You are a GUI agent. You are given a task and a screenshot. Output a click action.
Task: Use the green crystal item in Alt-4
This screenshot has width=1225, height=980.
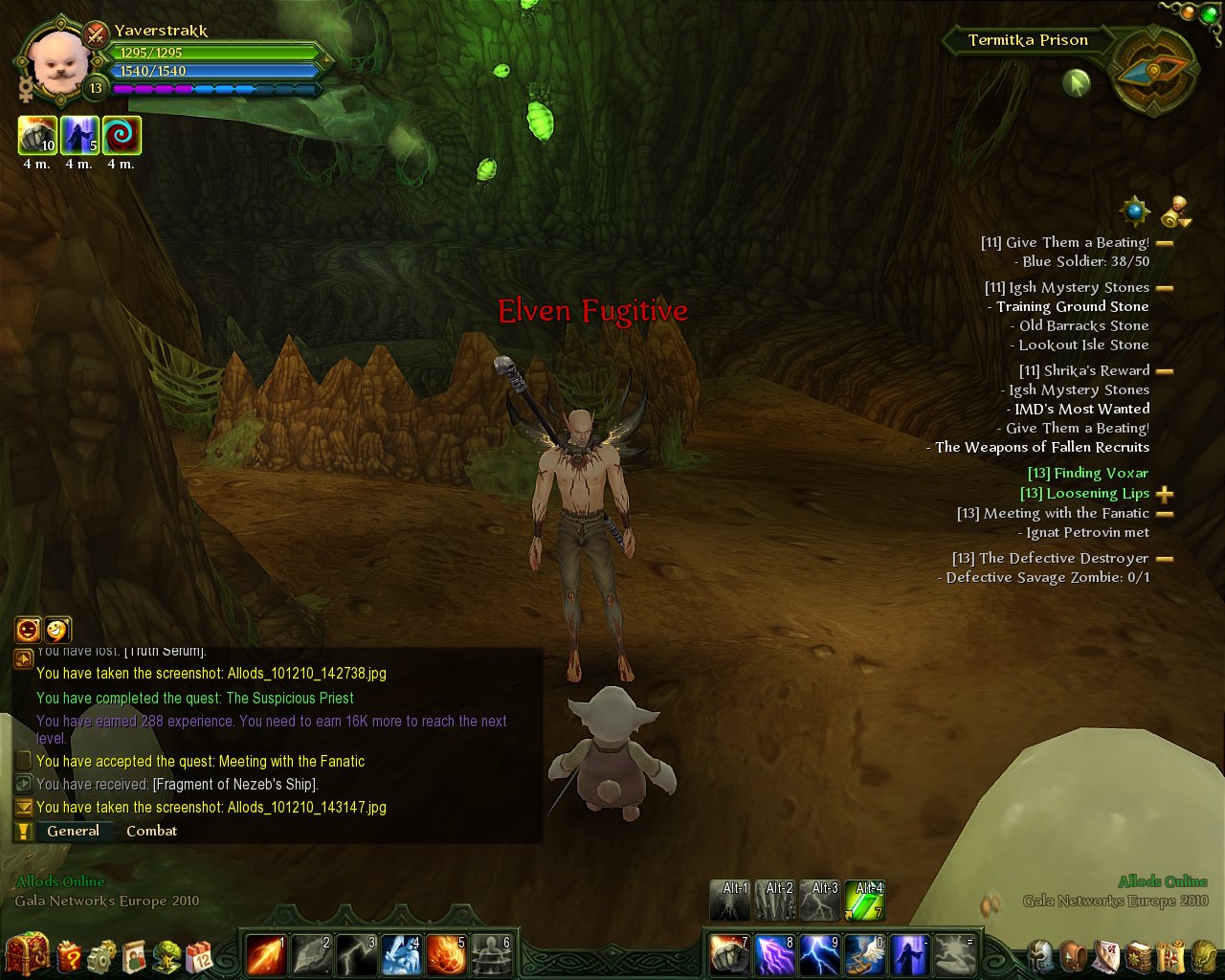[x=865, y=902]
